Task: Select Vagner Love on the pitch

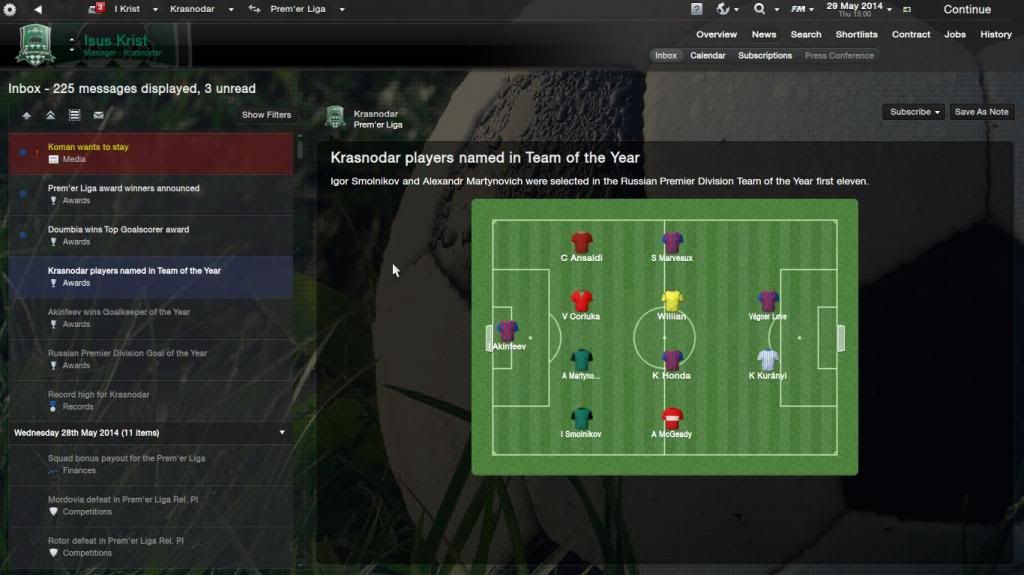Action: [768, 303]
